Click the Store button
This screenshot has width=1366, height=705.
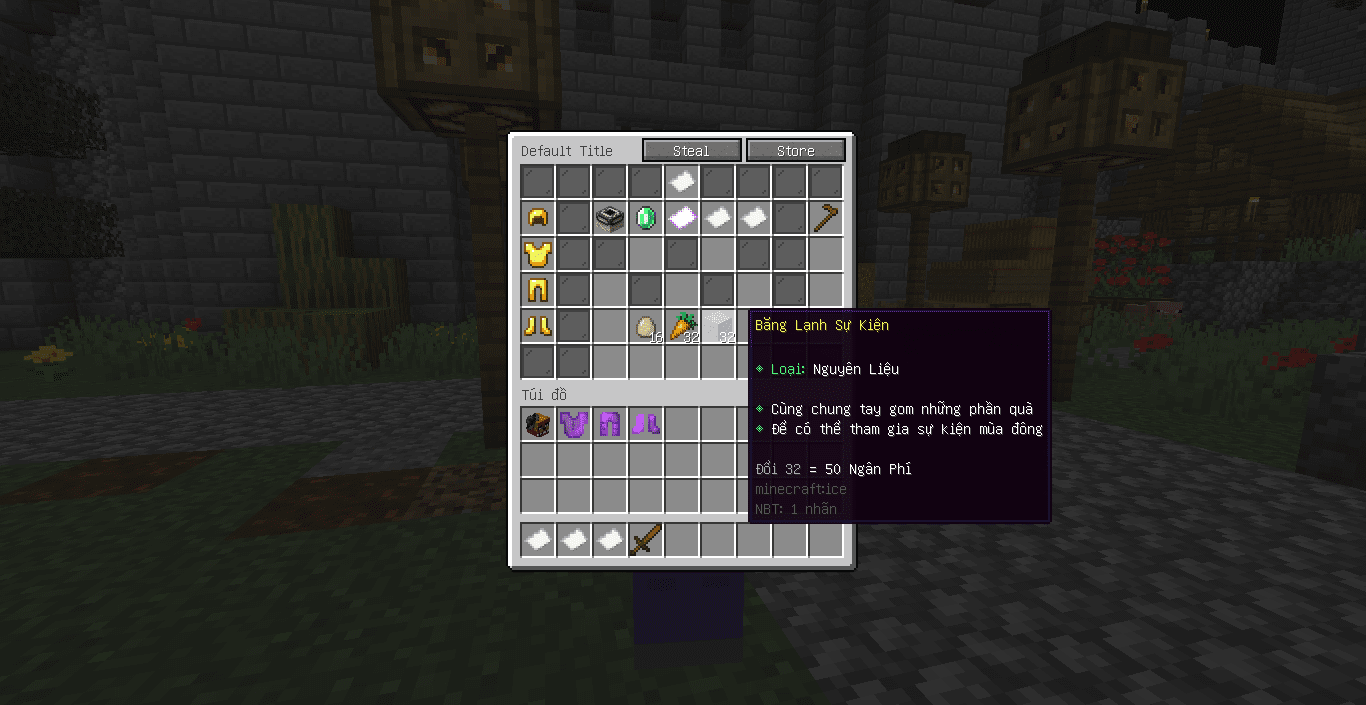point(795,151)
